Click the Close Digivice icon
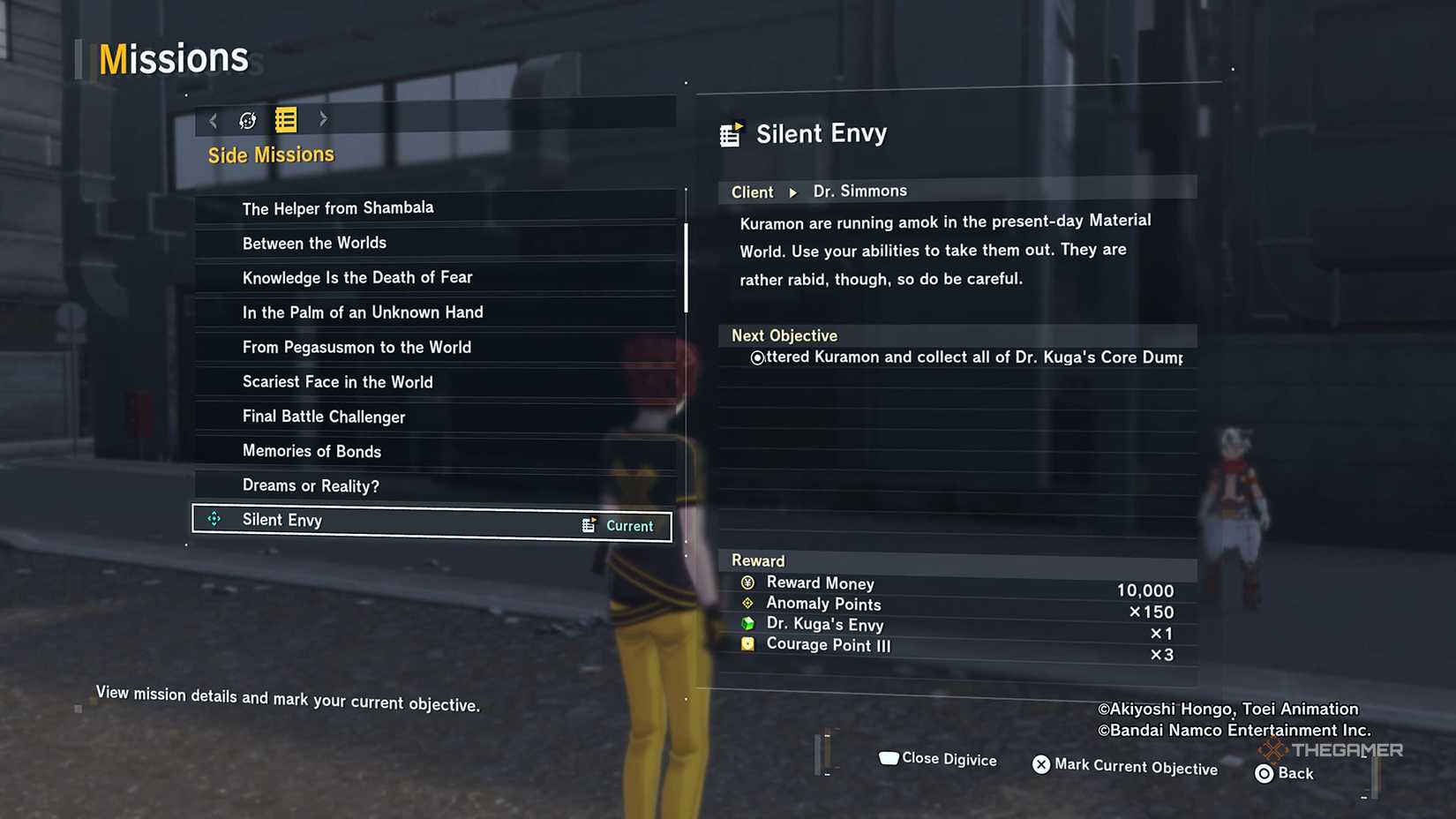The height and width of the screenshot is (819, 1456). (x=887, y=757)
